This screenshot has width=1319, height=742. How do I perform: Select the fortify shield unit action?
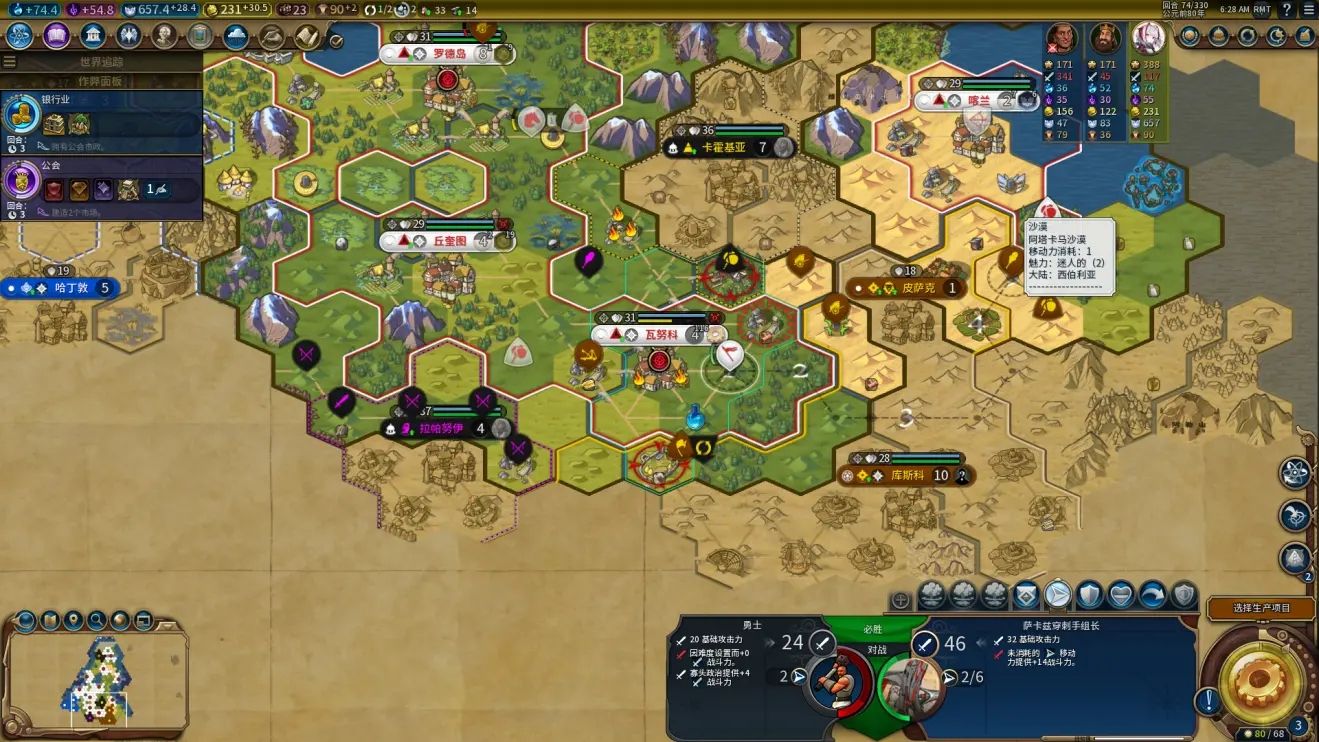[x=1089, y=596]
